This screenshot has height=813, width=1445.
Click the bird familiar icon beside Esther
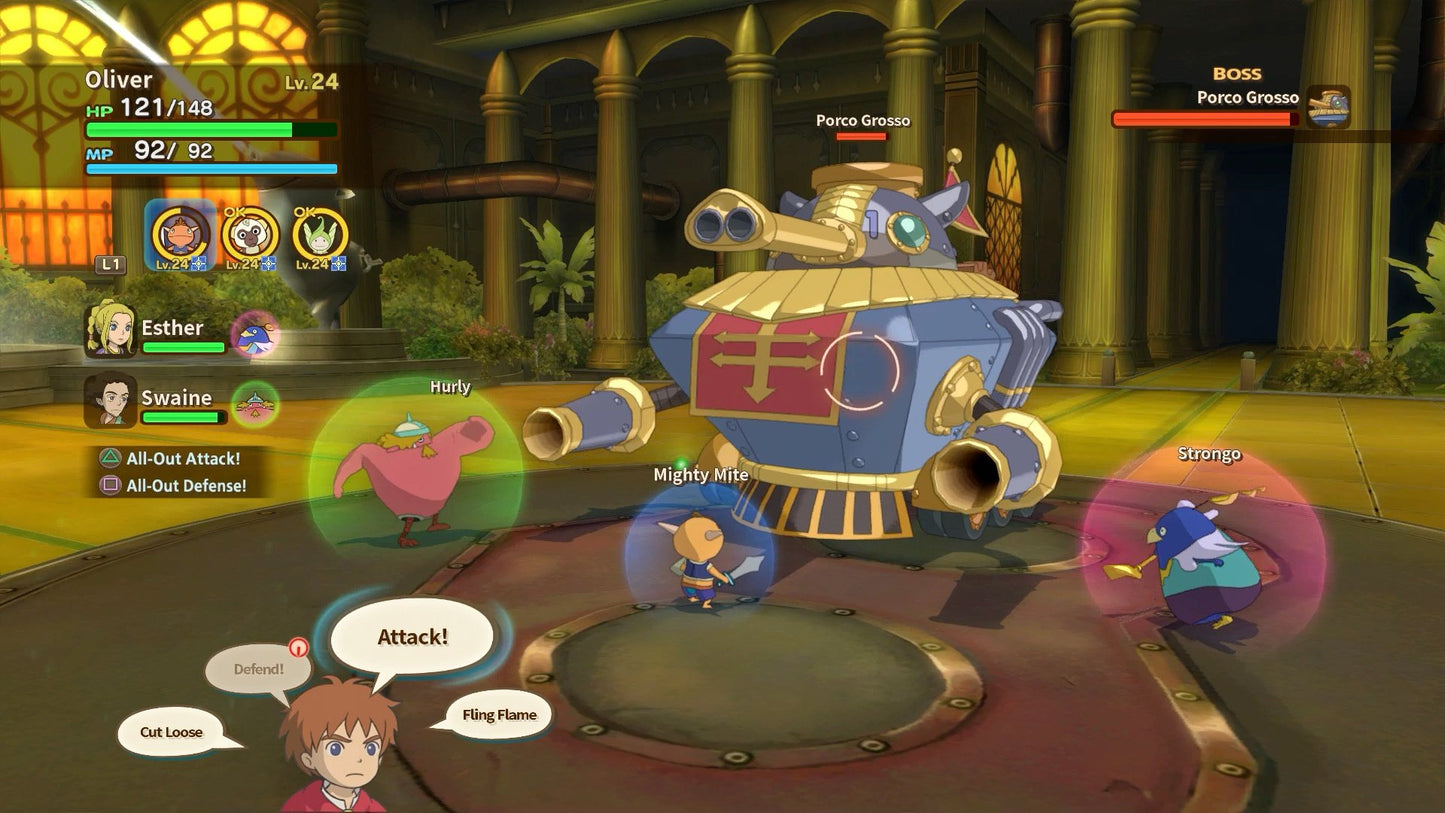pos(254,335)
